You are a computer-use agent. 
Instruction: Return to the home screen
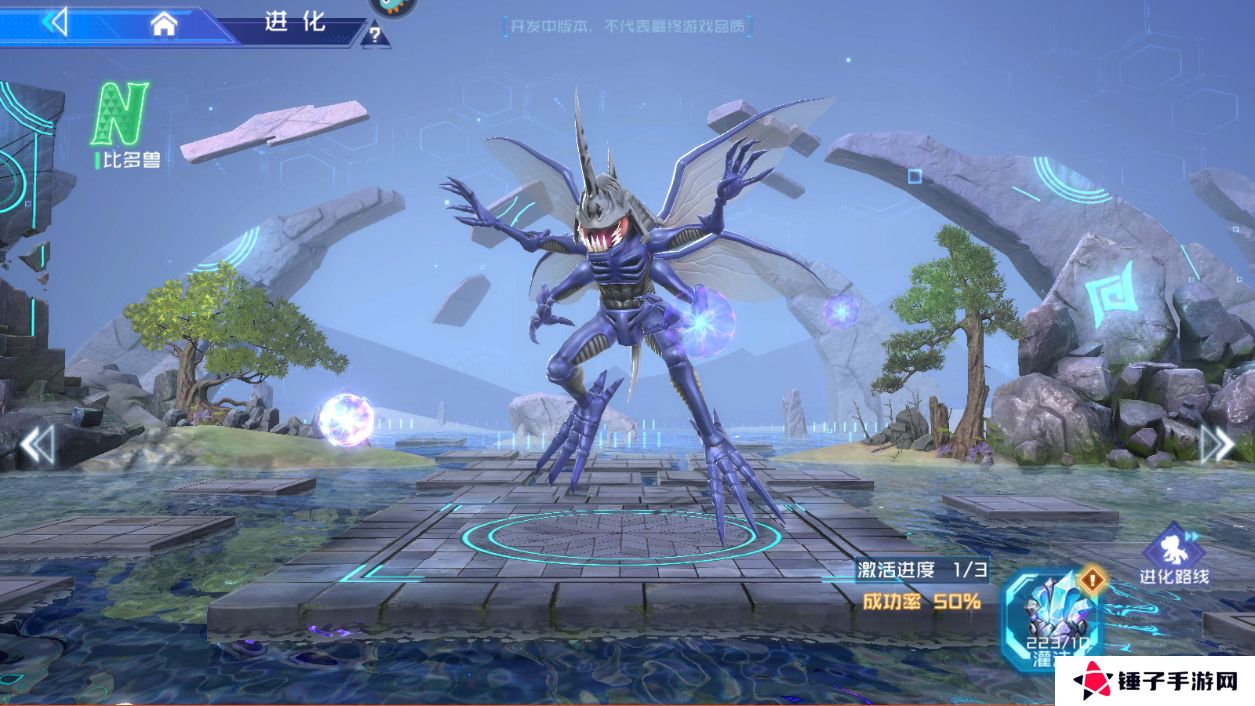pos(164,24)
